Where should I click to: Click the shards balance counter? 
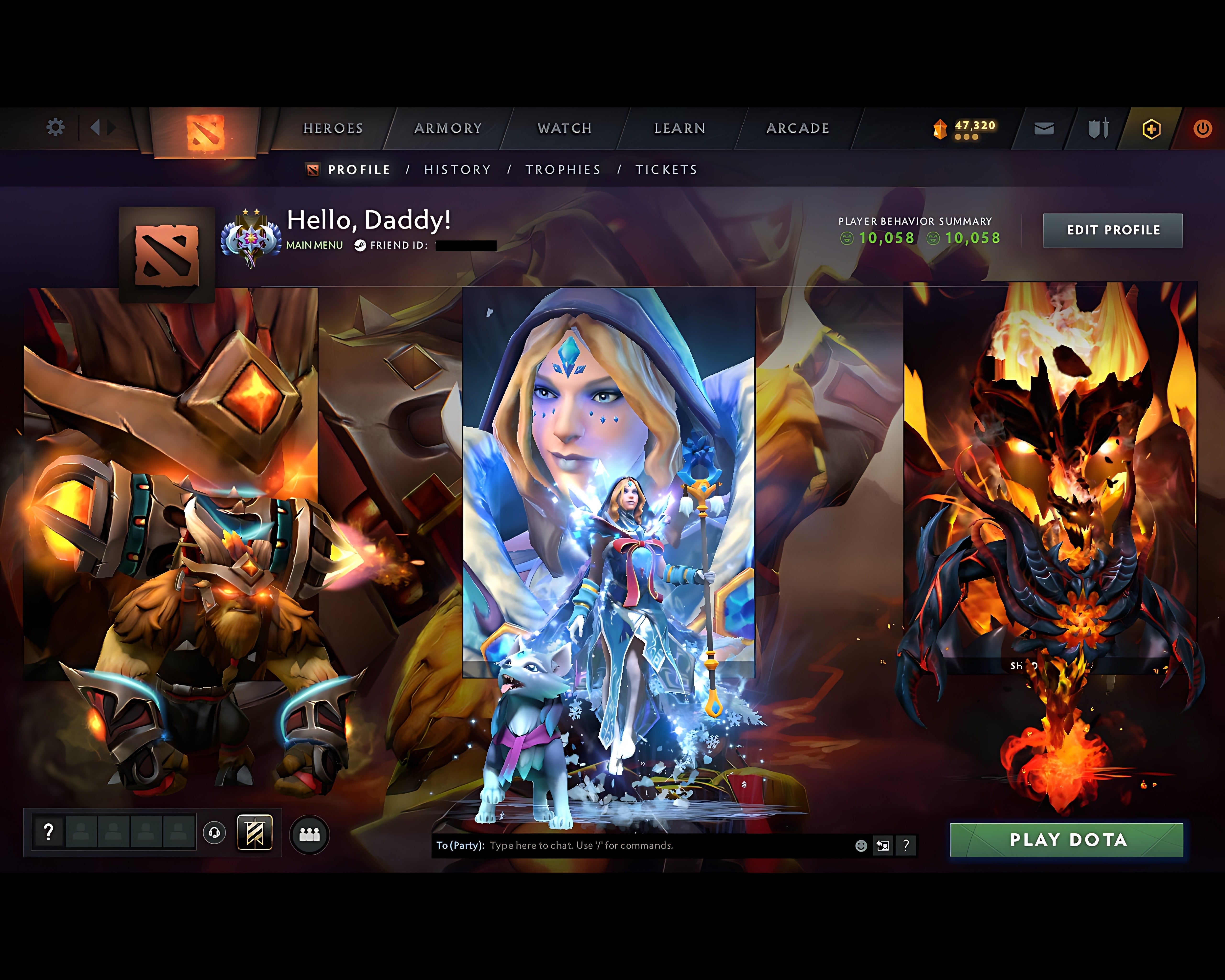[x=966, y=129]
